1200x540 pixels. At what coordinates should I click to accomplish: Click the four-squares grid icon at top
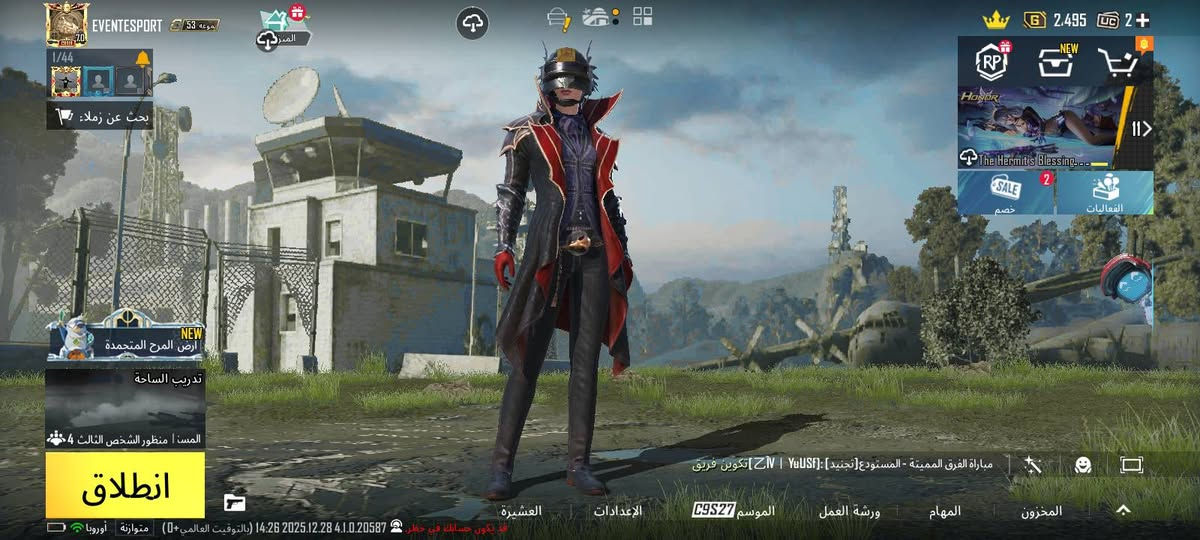pyautogui.click(x=643, y=17)
